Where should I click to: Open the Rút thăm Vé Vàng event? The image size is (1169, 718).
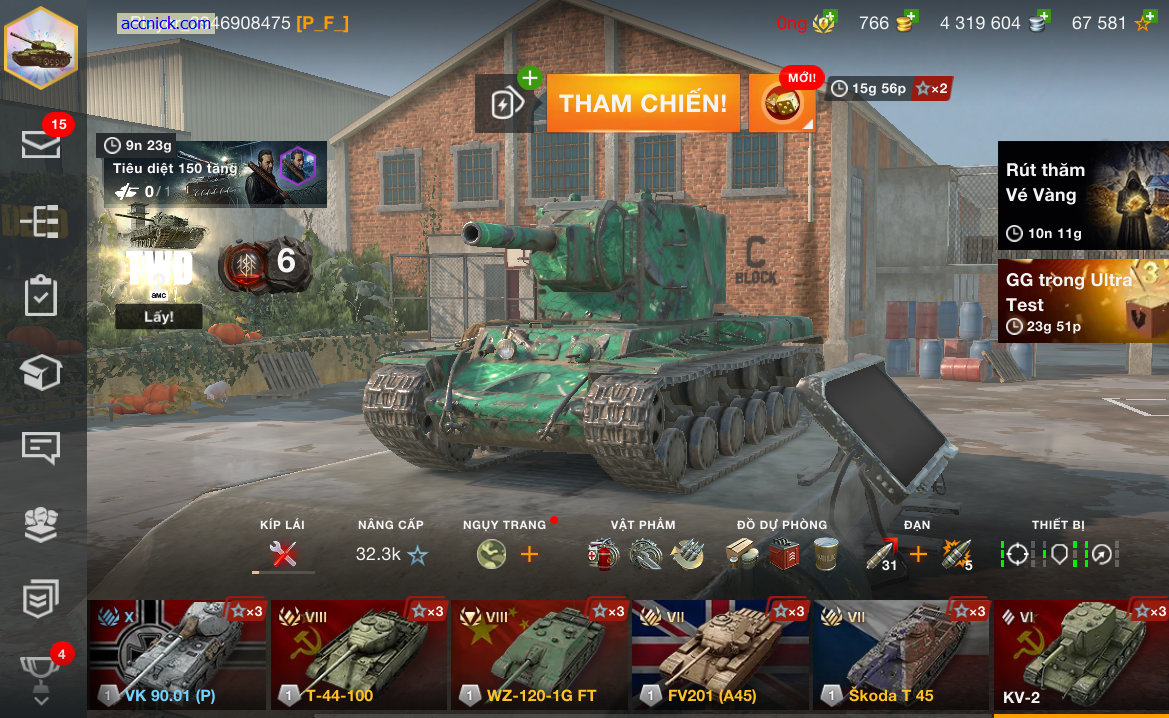click(x=1083, y=195)
